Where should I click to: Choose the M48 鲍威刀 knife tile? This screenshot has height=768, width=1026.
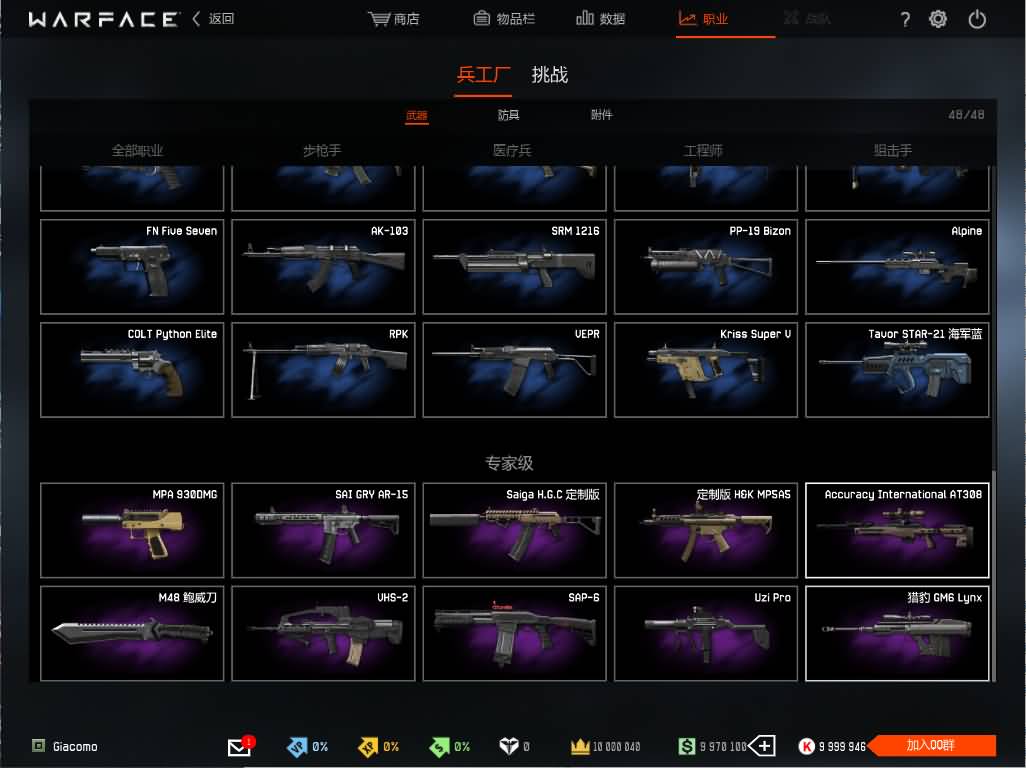[132, 633]
